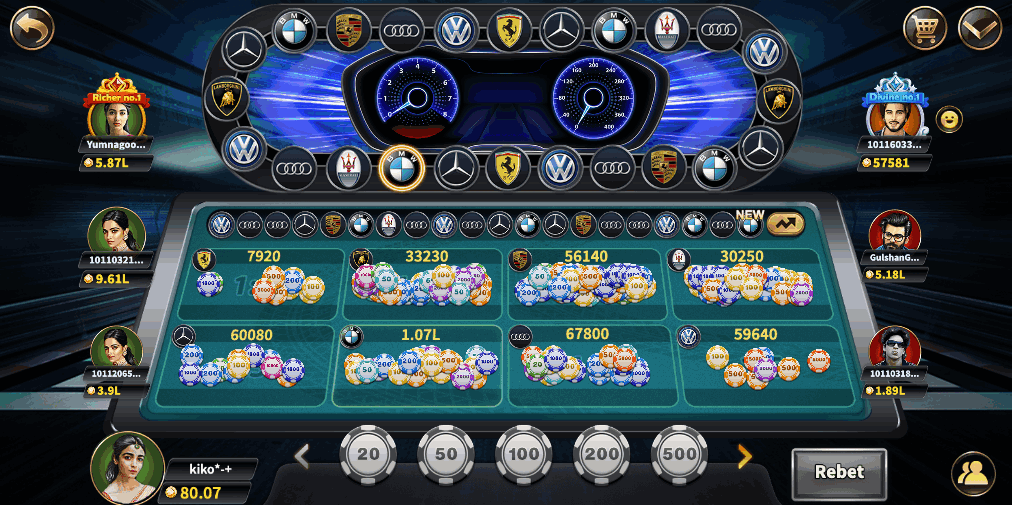Screen dimensions: 1012x505
Task: Open the shopping cart store
Action: 924,27
